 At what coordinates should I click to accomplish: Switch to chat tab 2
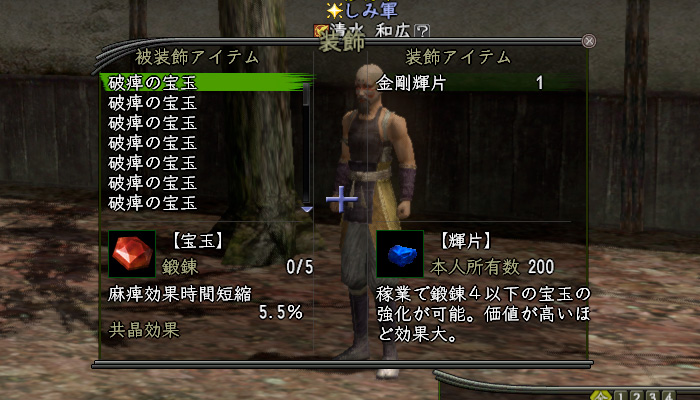click(x=634, y=394)
